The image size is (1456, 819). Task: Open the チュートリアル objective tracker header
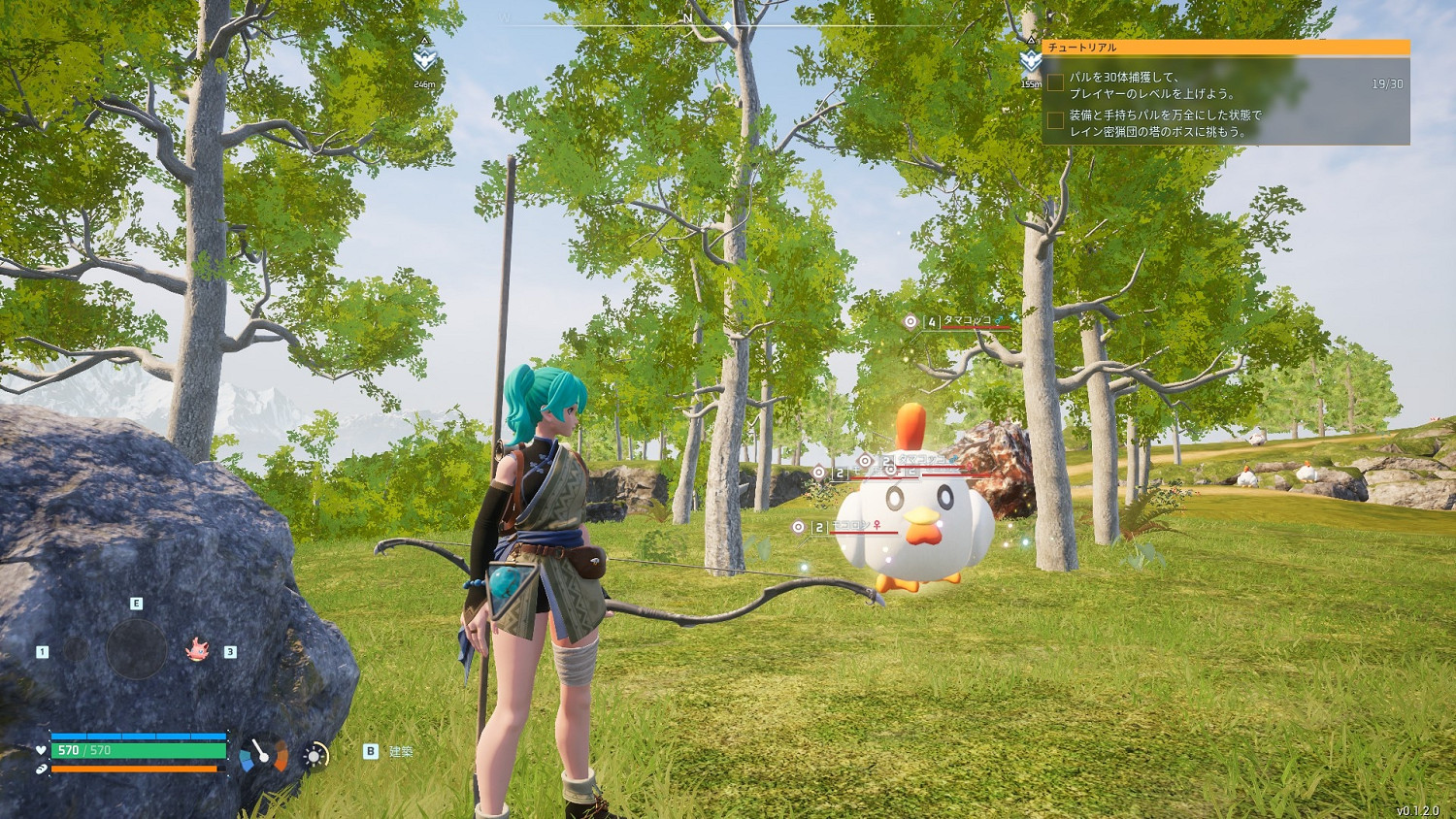(x=1225, y=47)
